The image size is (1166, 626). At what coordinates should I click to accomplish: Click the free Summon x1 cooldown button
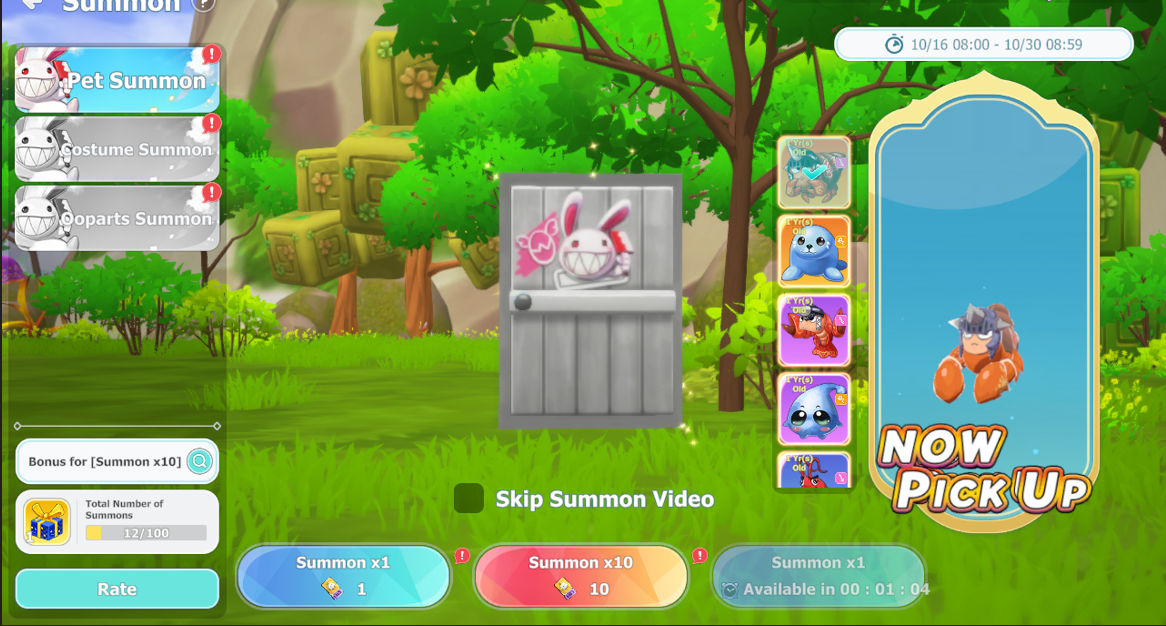(x=818, y=576)
